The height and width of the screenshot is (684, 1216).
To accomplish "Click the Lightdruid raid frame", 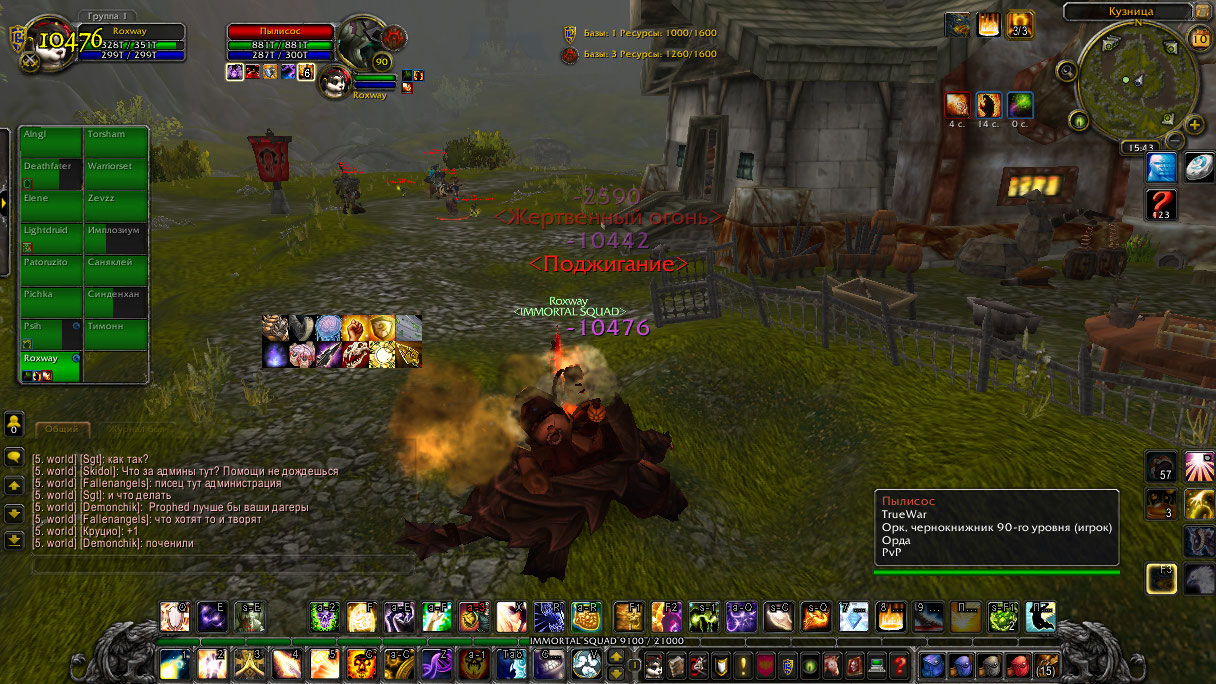I will point(51,237).
